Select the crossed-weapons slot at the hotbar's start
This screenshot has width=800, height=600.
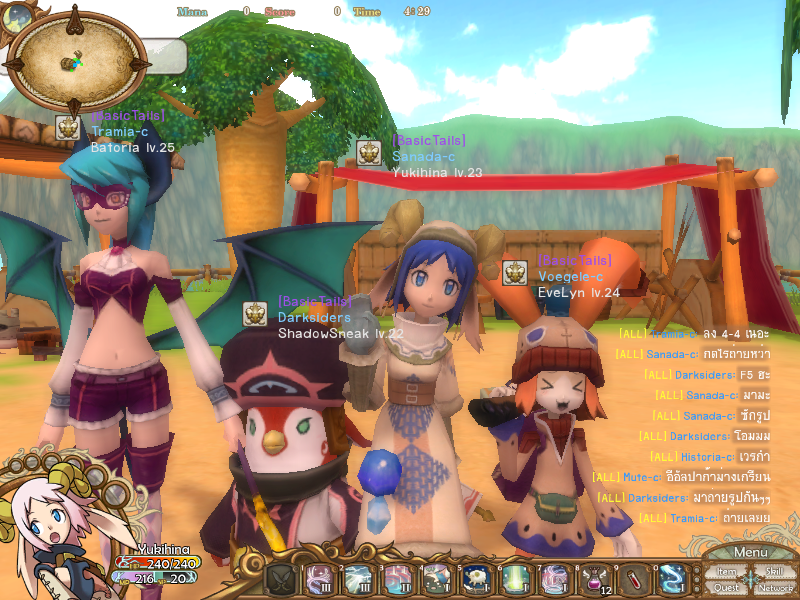[x=280, y=578]
